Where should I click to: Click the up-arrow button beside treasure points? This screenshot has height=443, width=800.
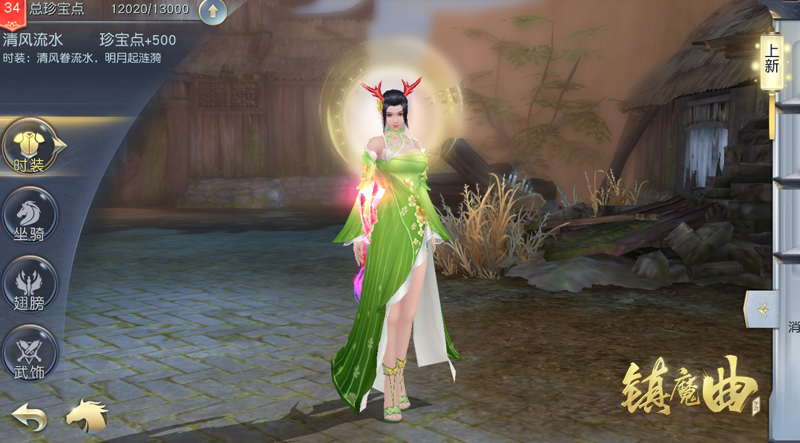click(x=213, y=11)
